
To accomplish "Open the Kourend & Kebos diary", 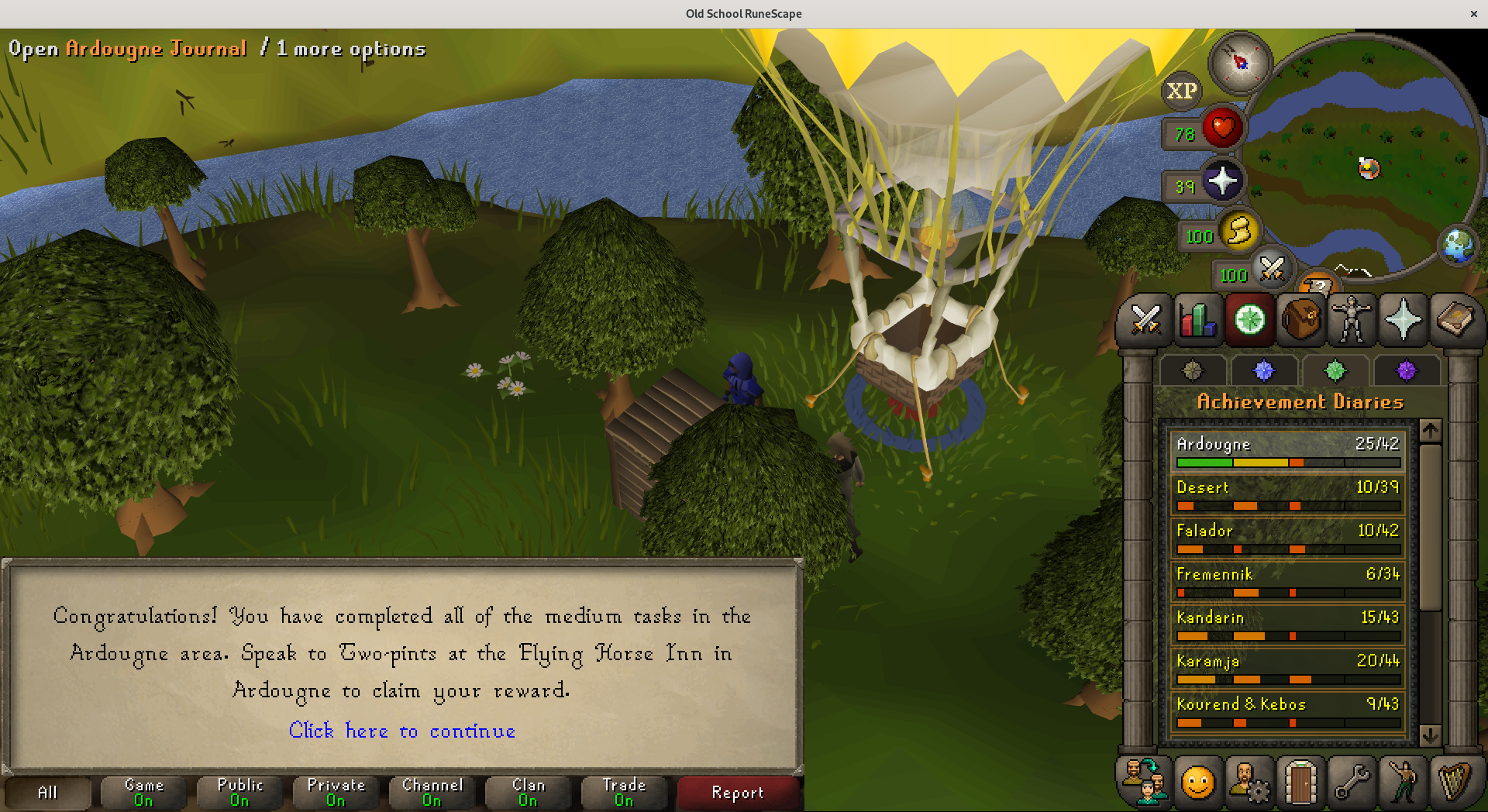I will tap(1287, 710).
